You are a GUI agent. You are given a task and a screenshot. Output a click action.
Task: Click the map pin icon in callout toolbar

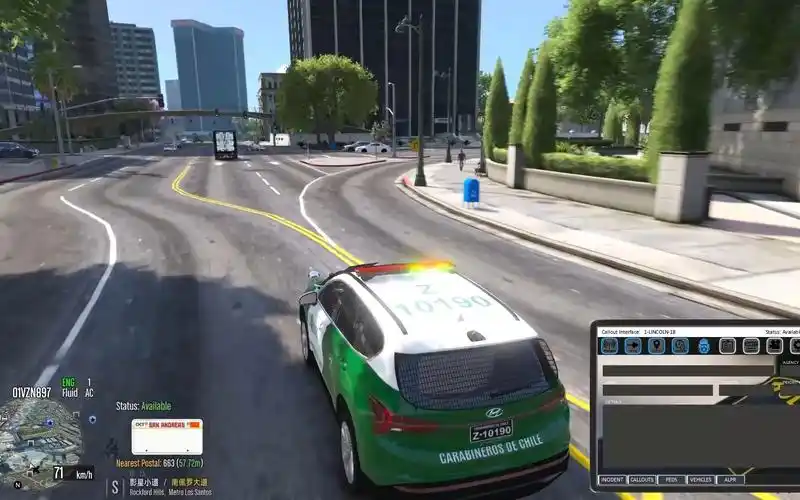pyautogui.click(x=656, y=346)
